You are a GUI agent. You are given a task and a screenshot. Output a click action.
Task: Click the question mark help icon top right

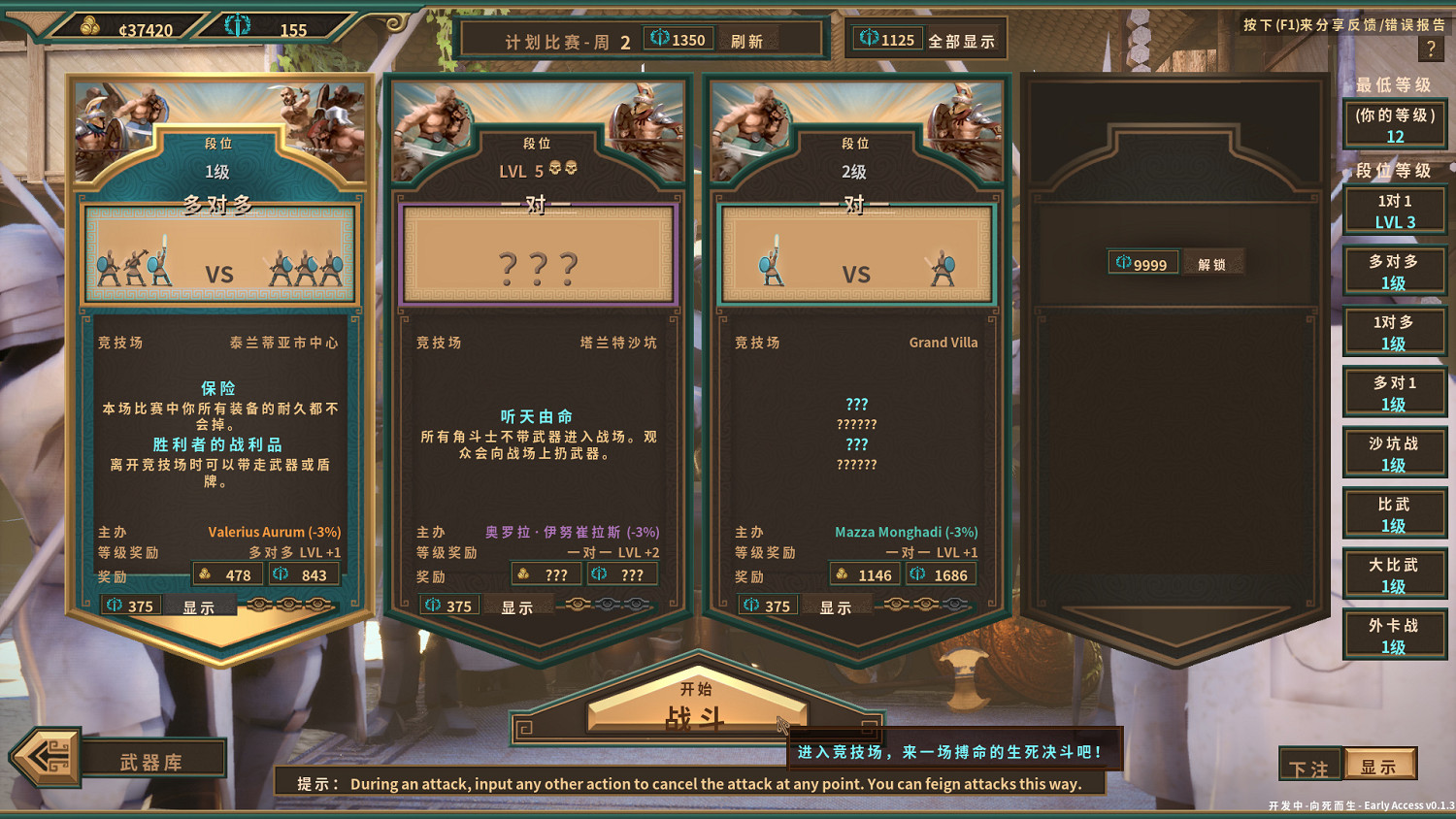[1432, 49]
